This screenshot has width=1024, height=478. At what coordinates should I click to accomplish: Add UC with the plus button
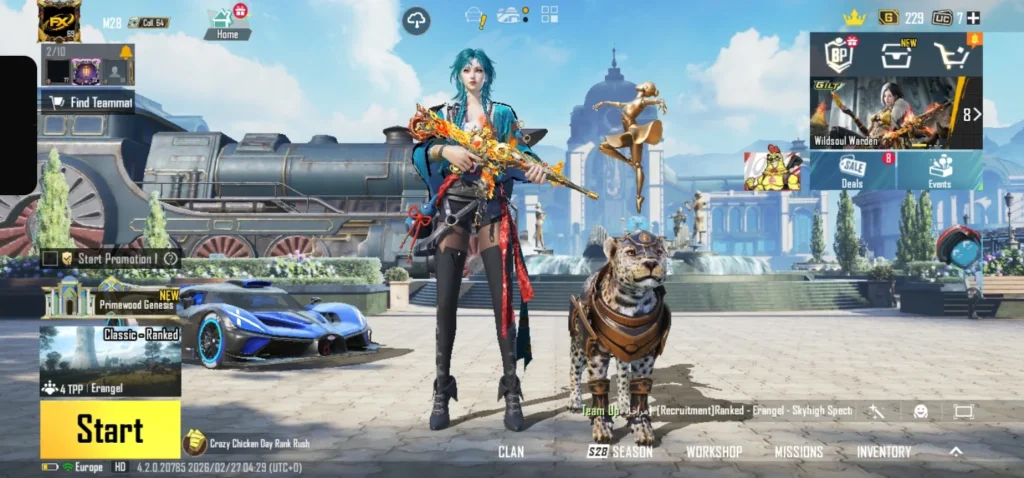click(x=973, y=18)
